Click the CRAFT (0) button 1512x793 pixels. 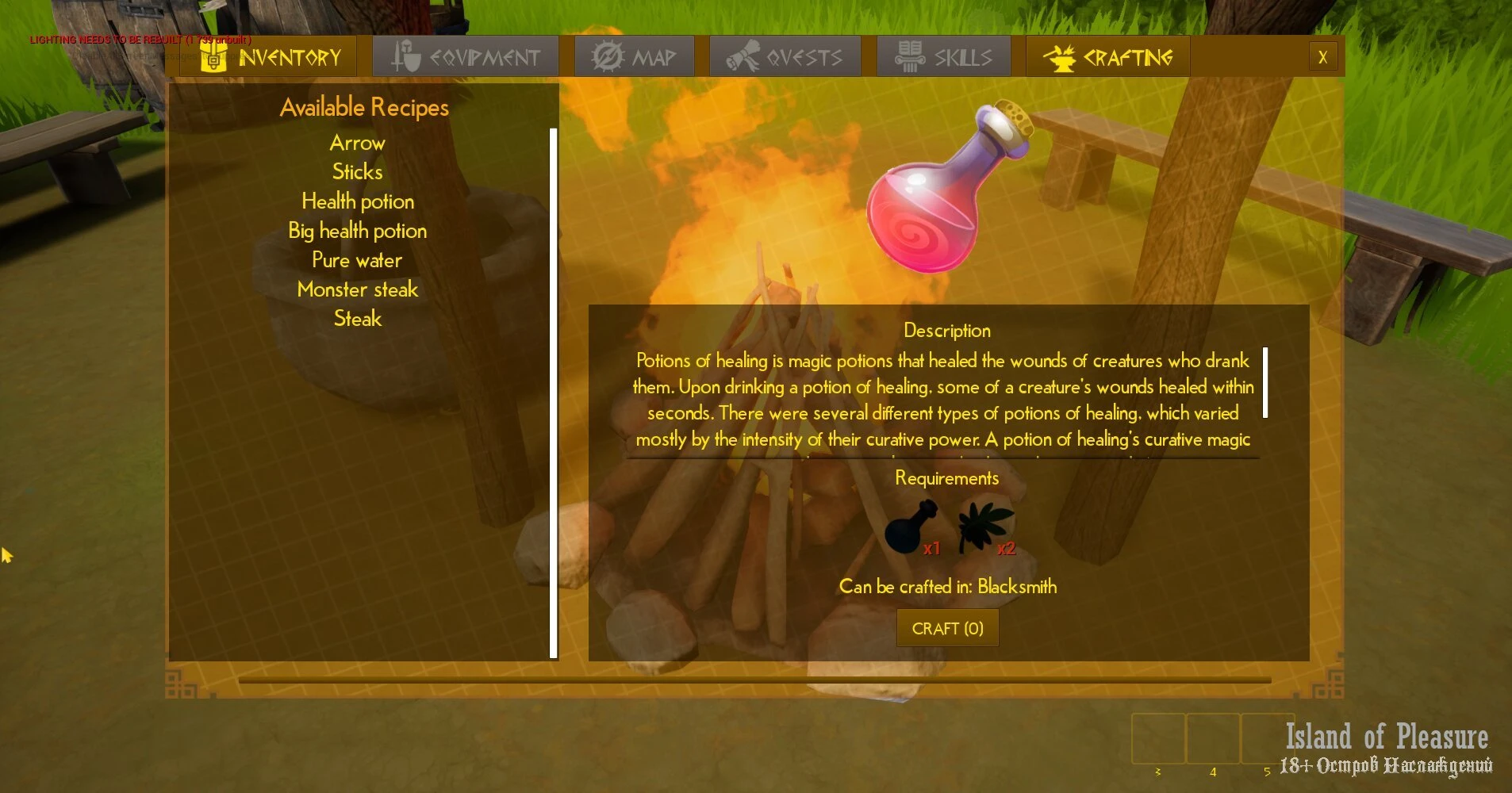click(947, 628)
